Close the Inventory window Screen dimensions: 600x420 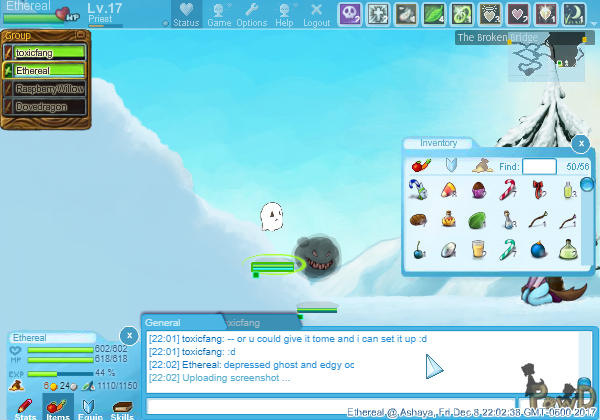tap(579, 143)
